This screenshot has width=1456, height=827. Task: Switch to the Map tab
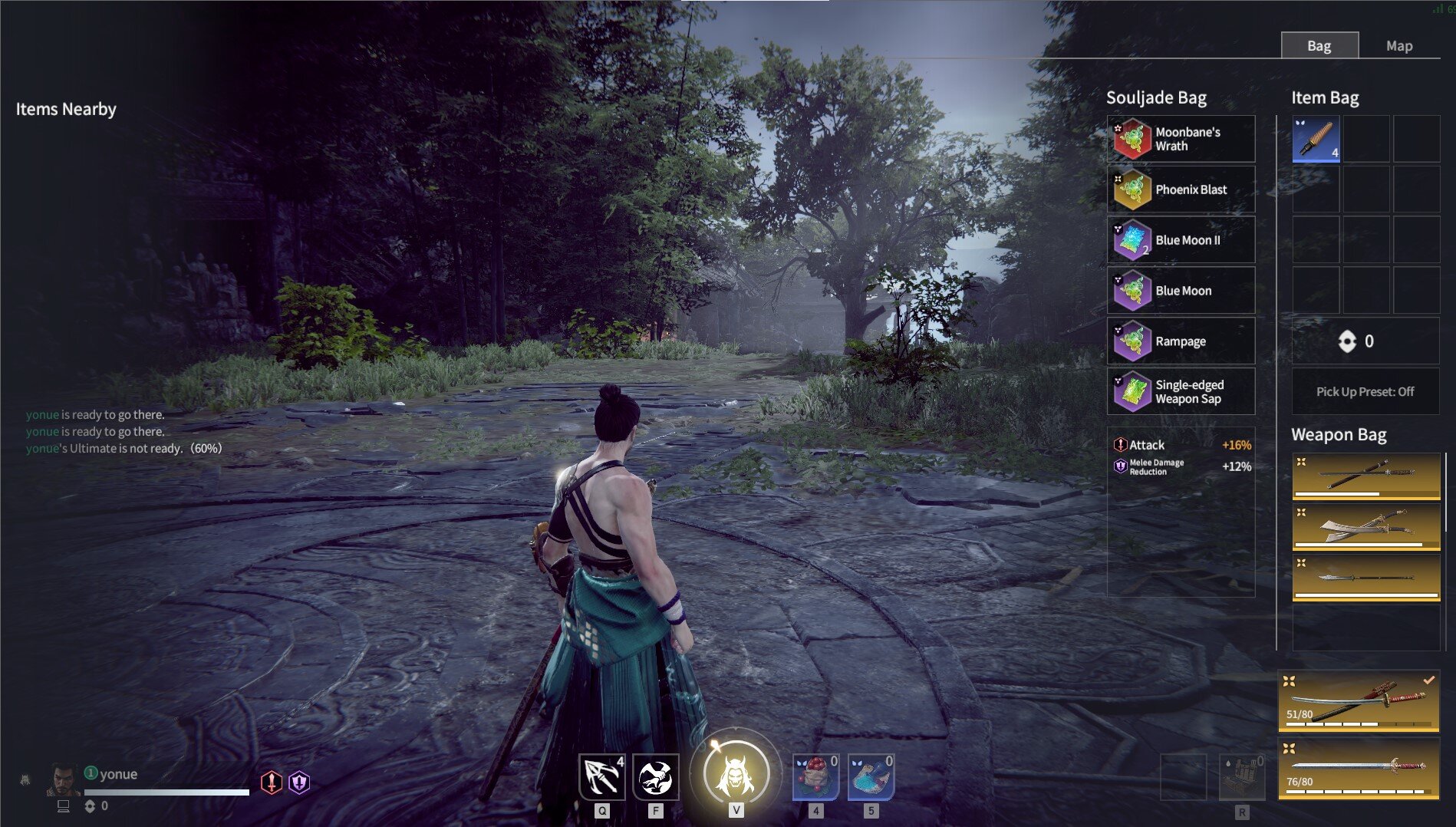[1399, 45]
